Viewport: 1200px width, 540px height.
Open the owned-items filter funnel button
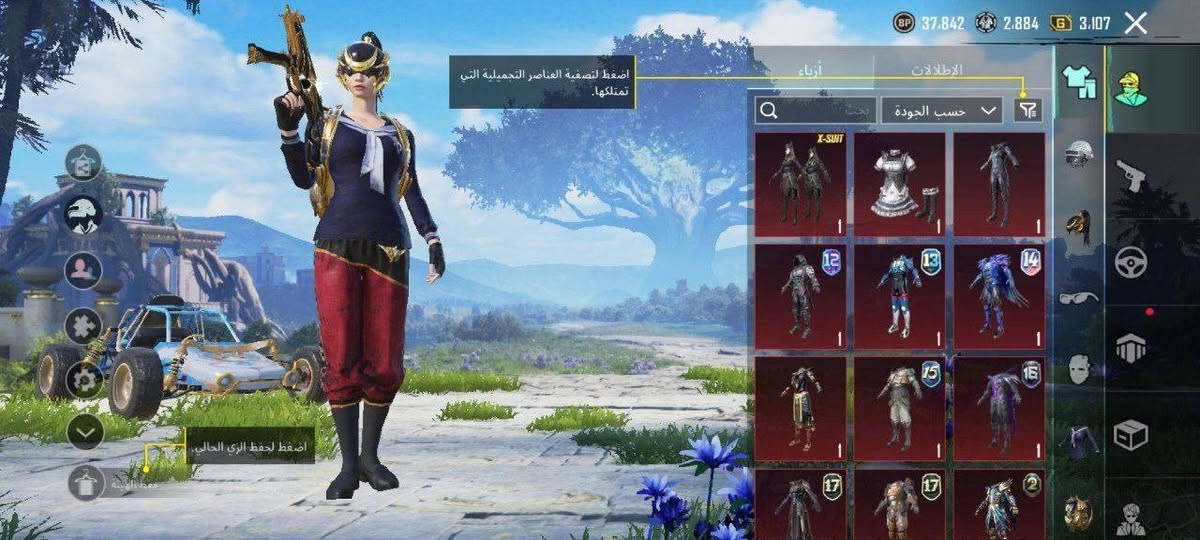(1027, 110)
